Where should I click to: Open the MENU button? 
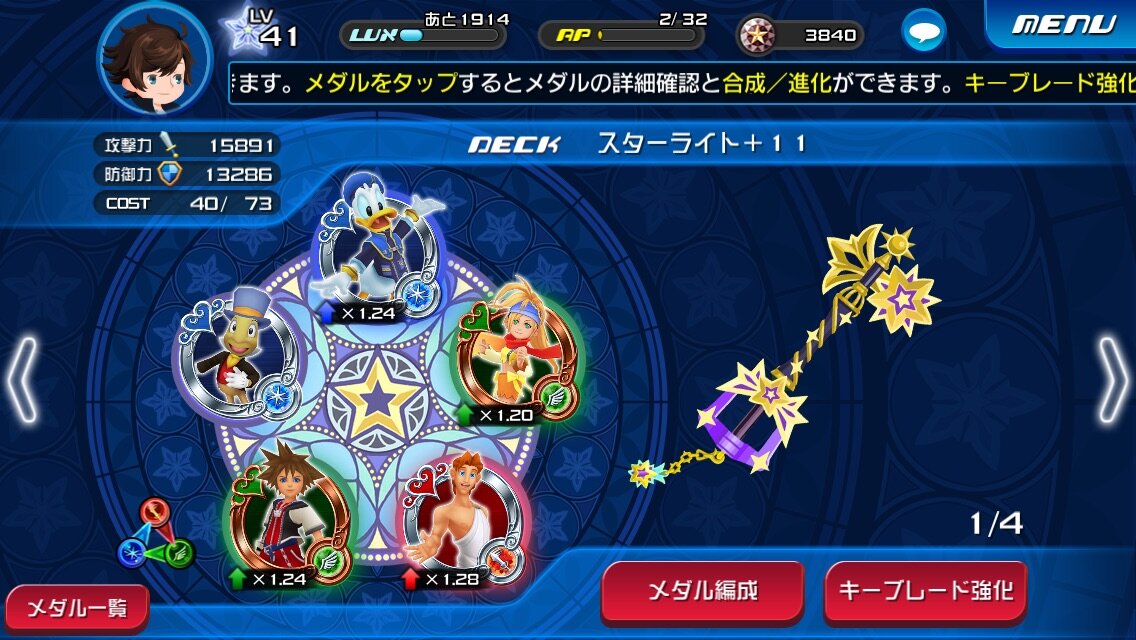(1063, 24)
